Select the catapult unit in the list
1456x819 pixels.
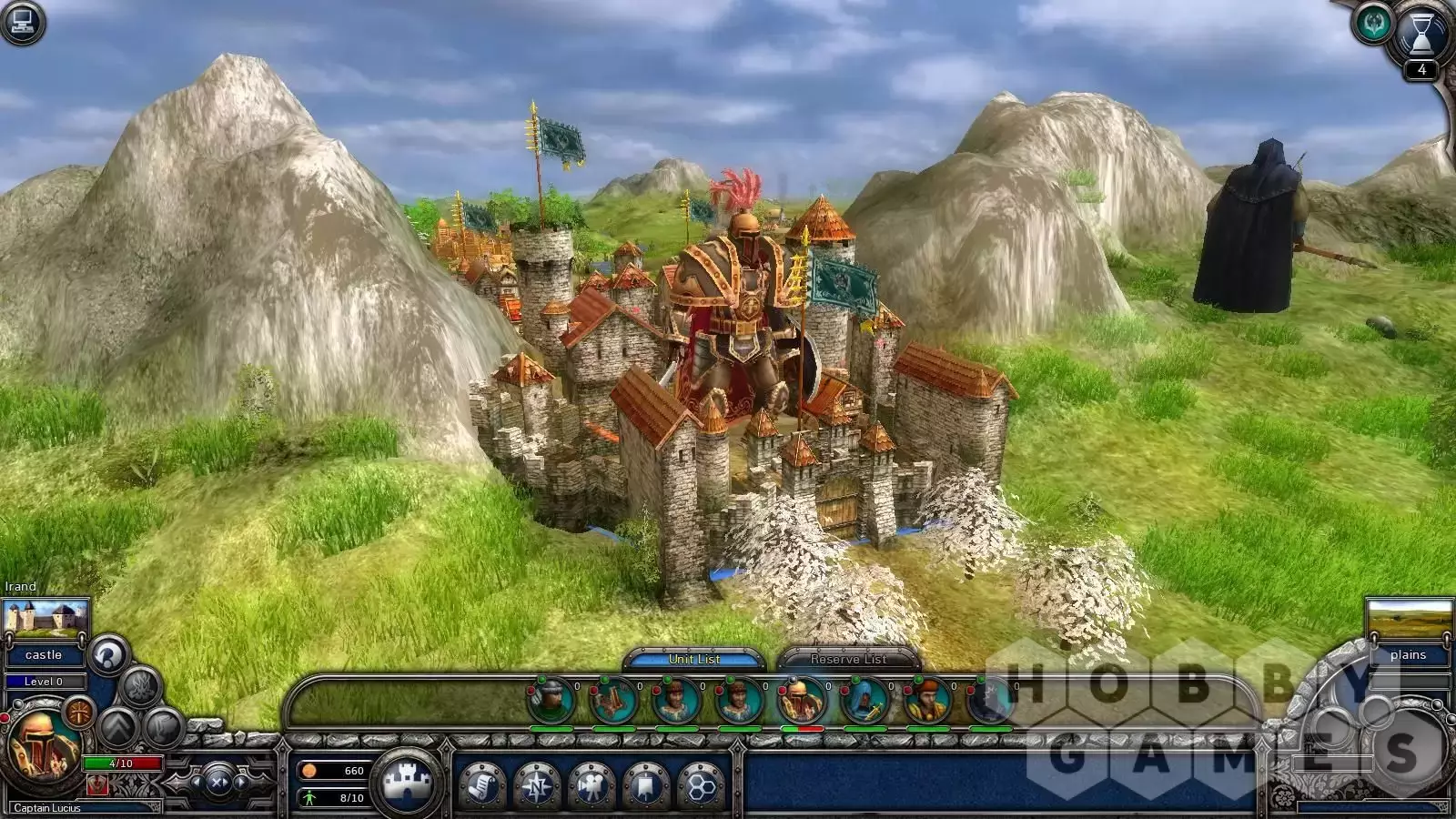pyautogui.click(x=614, y=702)
